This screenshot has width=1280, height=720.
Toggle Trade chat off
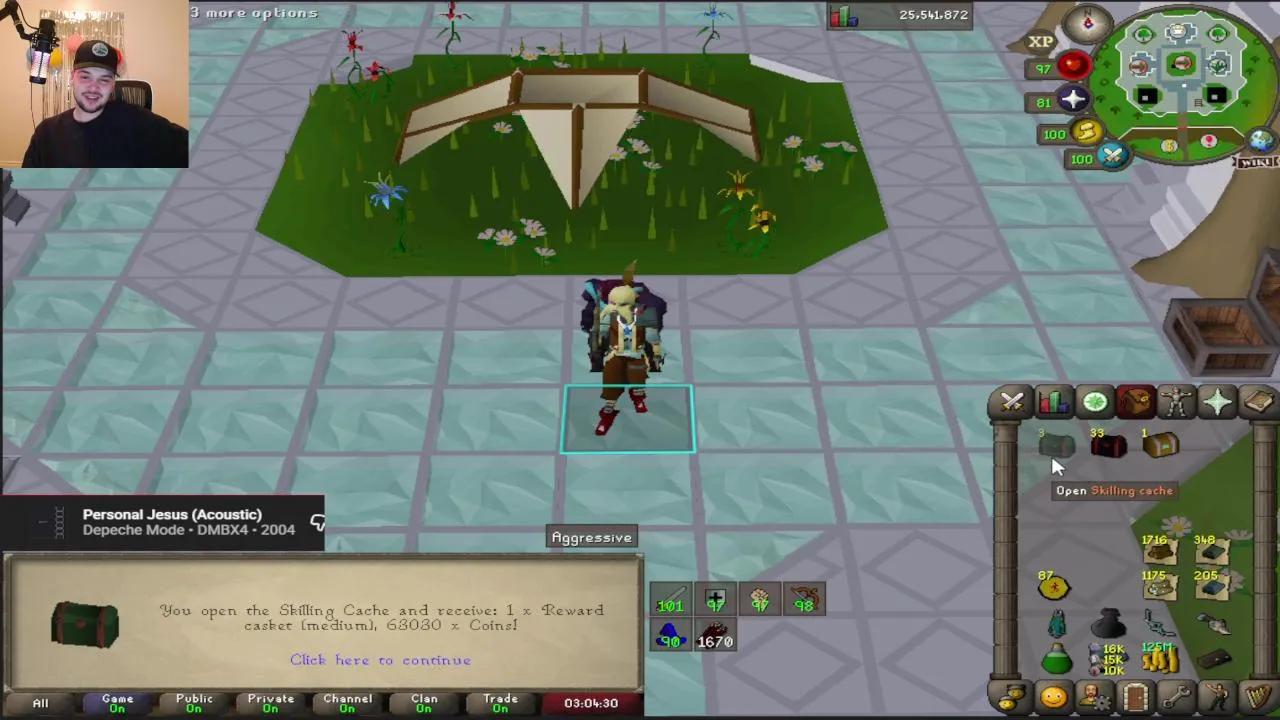[500, 703]
